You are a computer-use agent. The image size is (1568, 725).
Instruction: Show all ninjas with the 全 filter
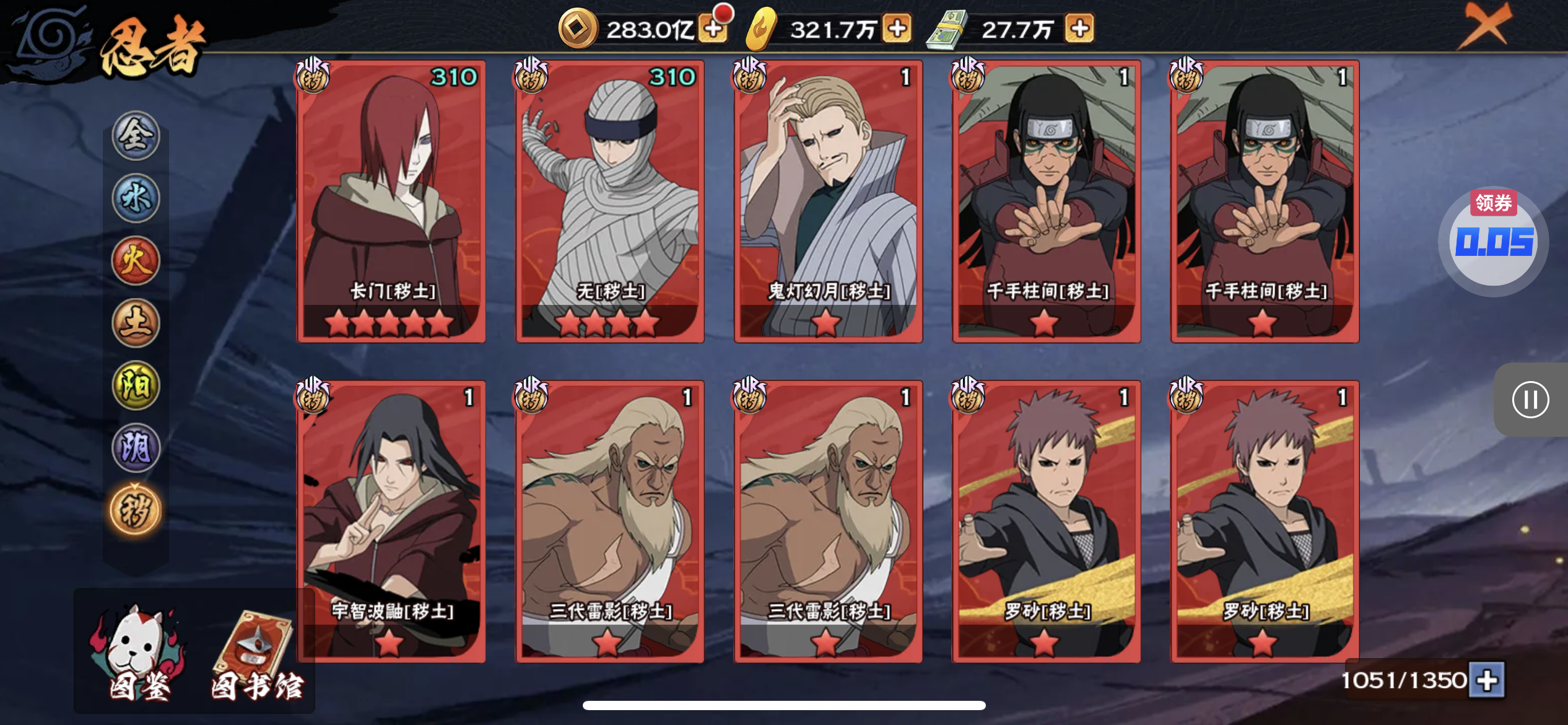136,136
